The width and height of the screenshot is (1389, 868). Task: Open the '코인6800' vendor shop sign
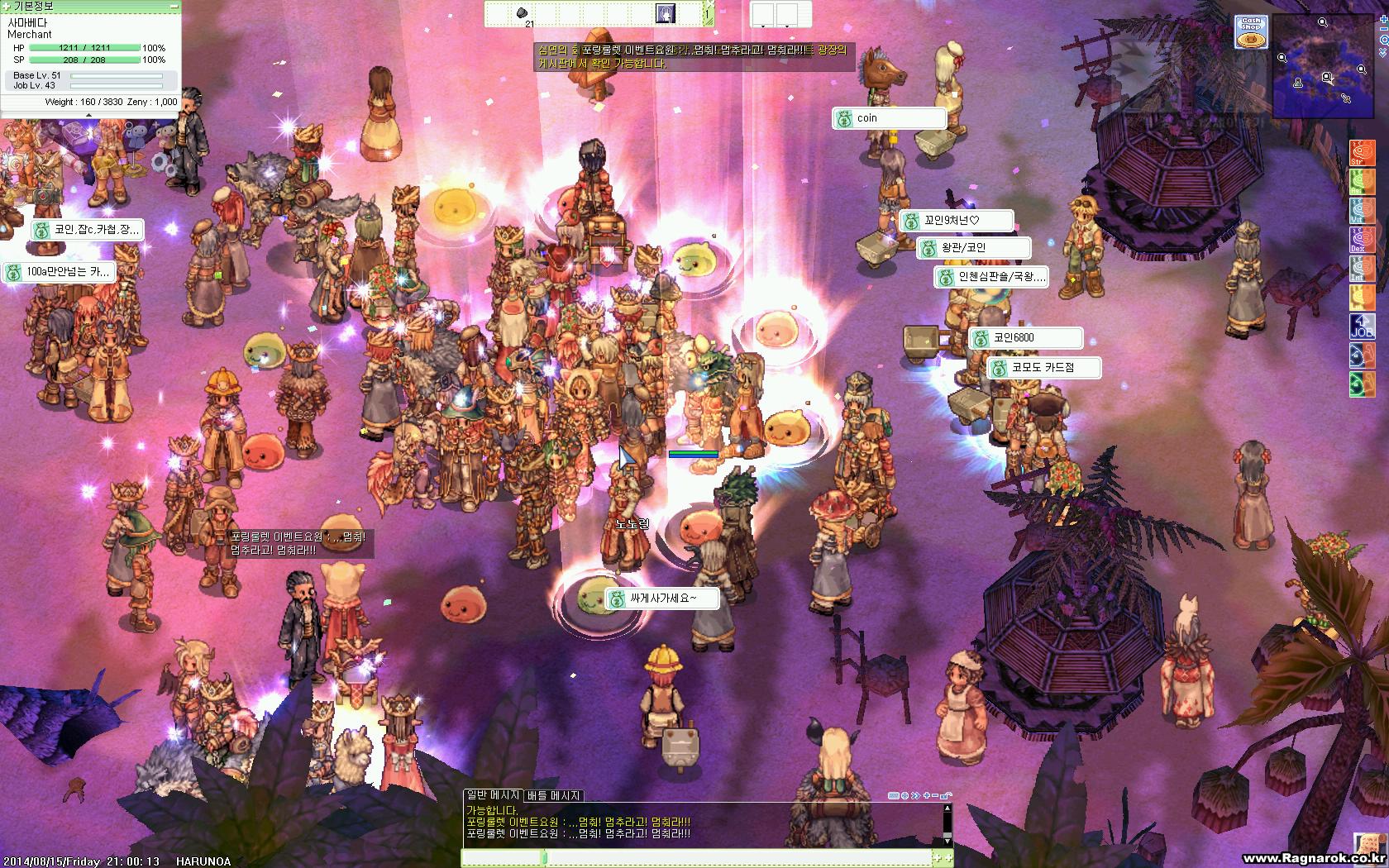click(1025, 338)
